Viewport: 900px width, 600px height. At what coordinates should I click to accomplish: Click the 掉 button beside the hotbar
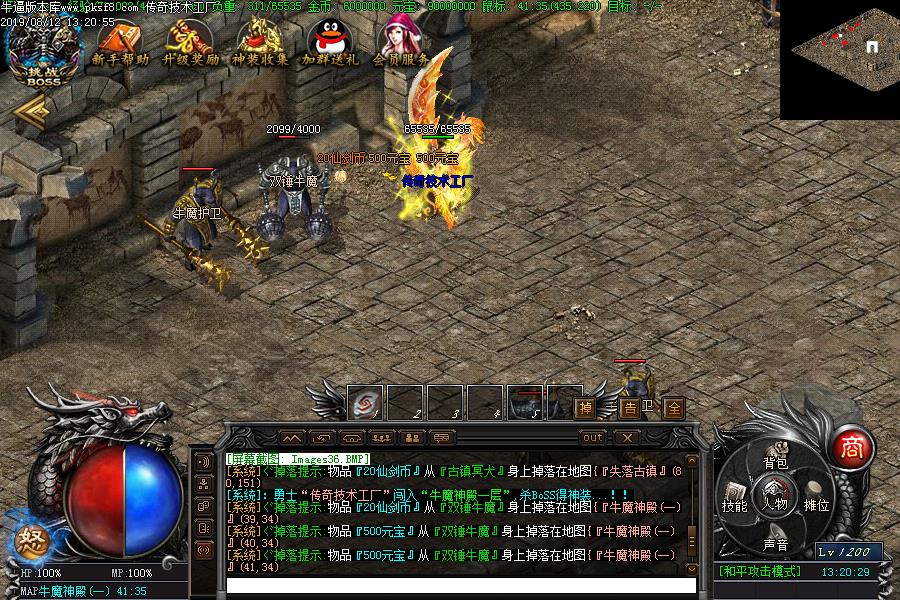click(x=585, y=408)
